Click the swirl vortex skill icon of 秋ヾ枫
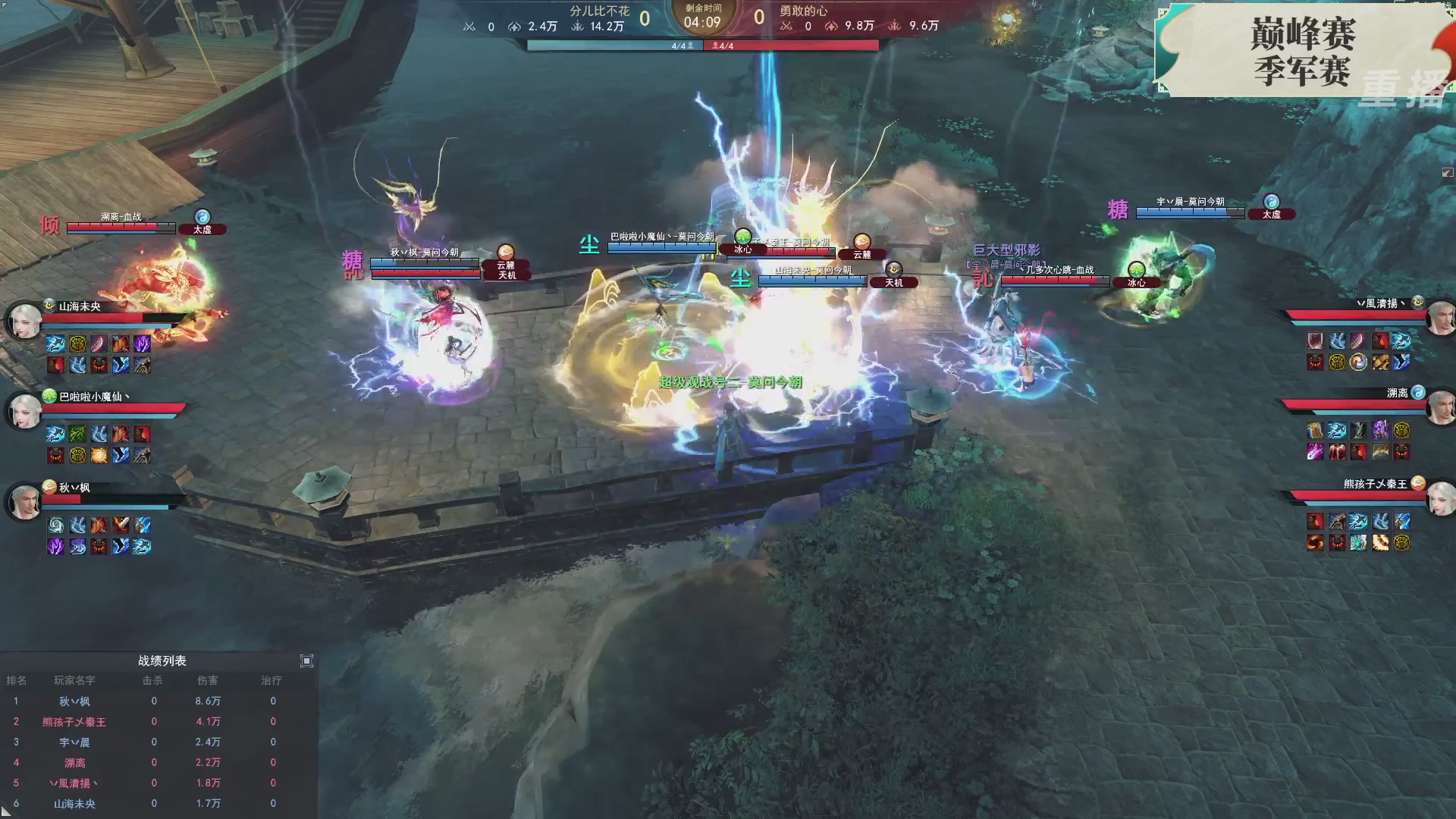This screenshot has height=819, width=1456. pos(55,525)
